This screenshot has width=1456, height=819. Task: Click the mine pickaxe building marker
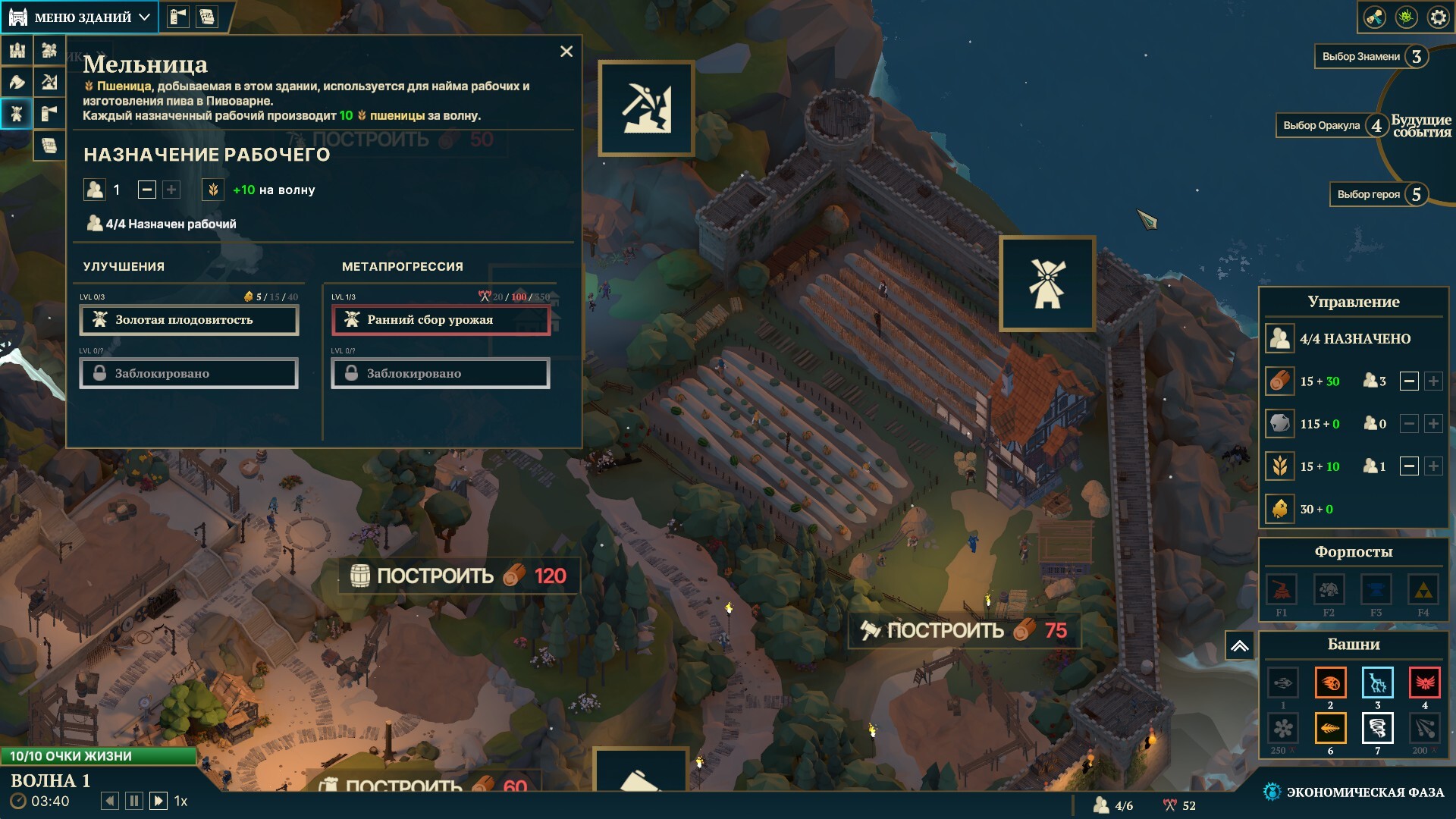click(x=646, y=108)
